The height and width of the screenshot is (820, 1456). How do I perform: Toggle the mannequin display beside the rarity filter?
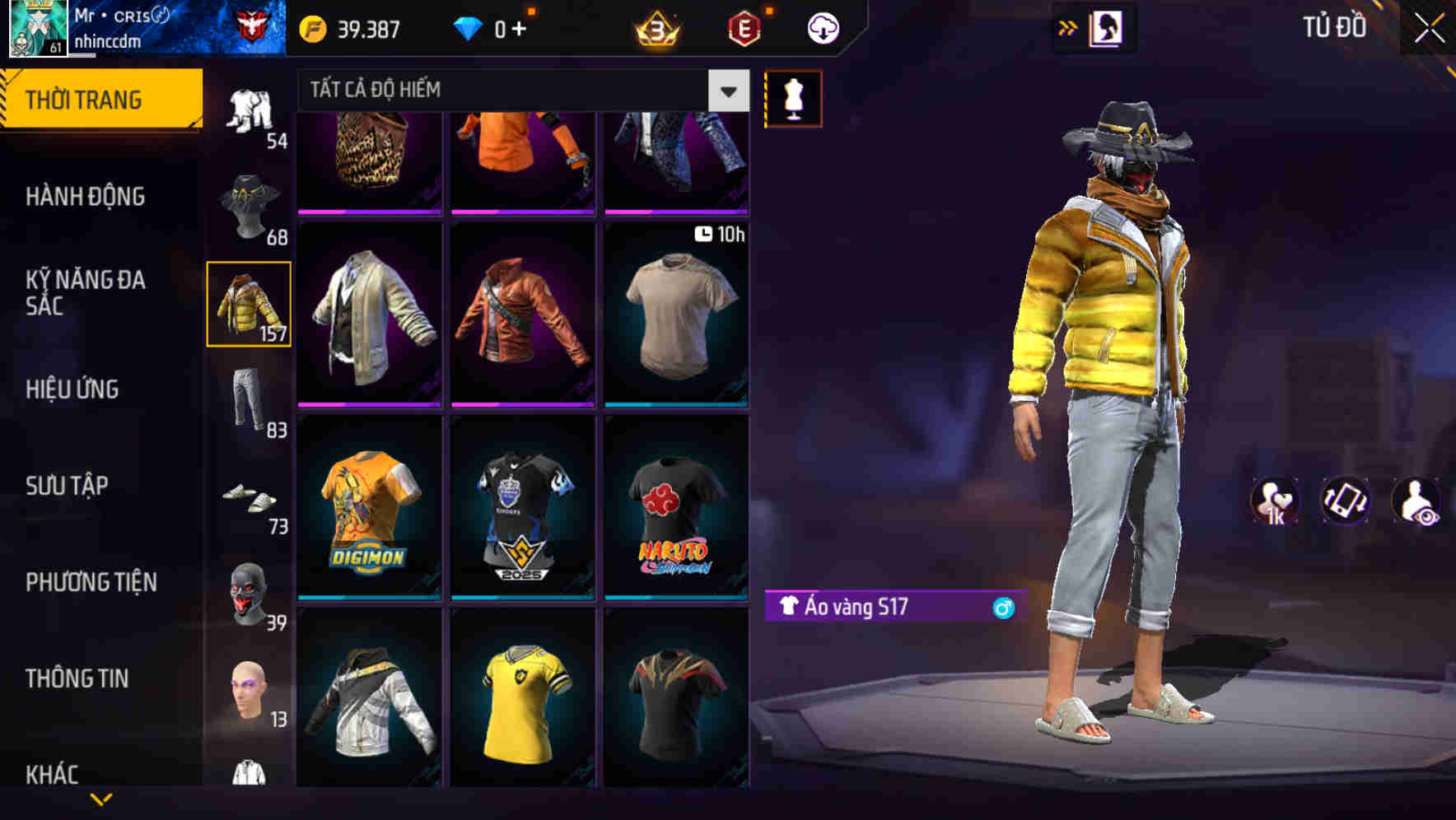pos(794,97)
